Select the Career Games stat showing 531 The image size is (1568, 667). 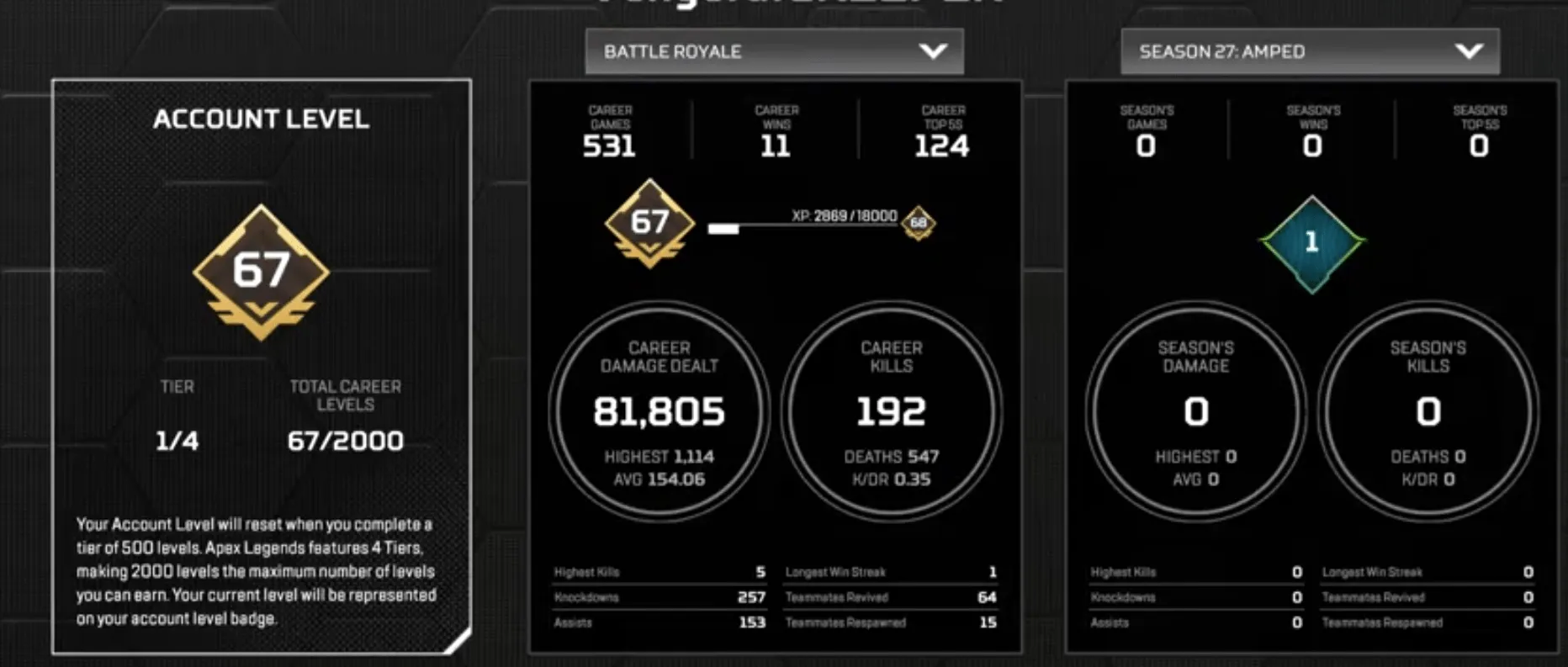[x=608, y=130]
